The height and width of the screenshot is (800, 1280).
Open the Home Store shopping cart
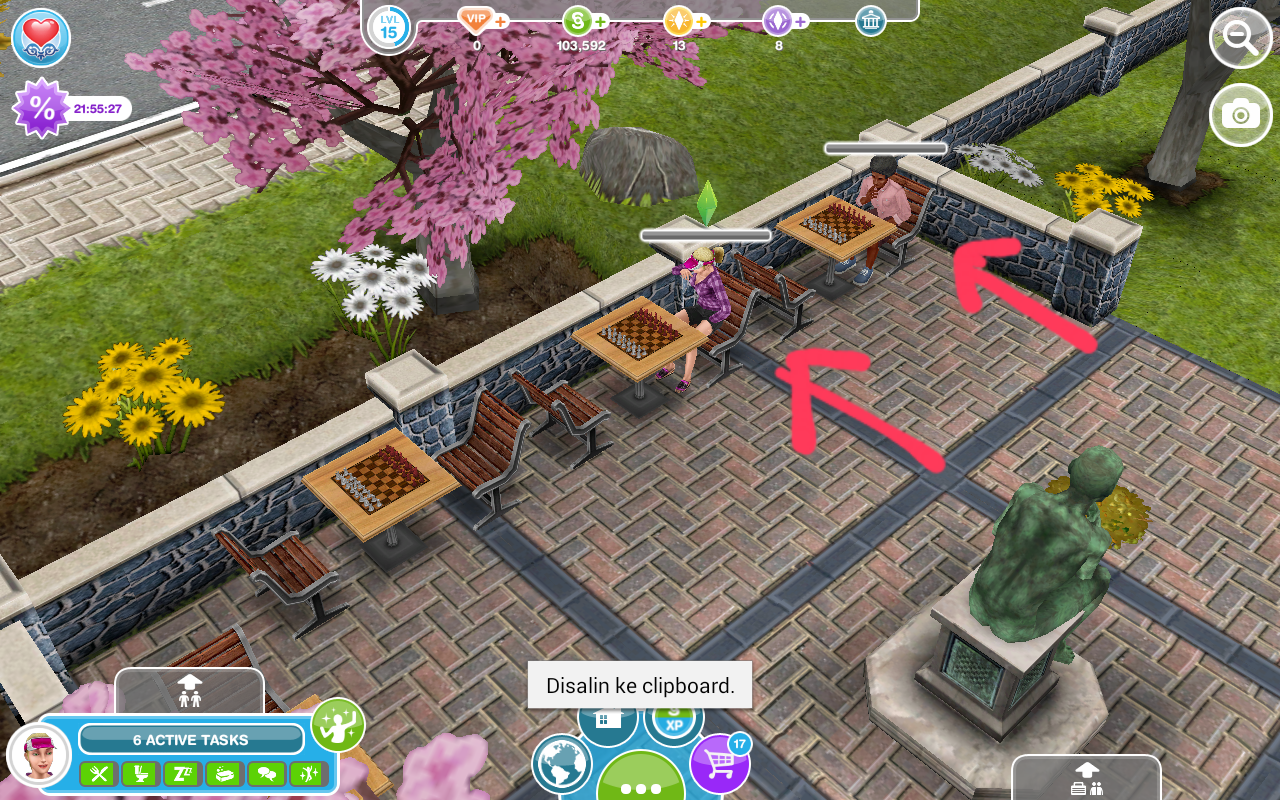[719, 763]
